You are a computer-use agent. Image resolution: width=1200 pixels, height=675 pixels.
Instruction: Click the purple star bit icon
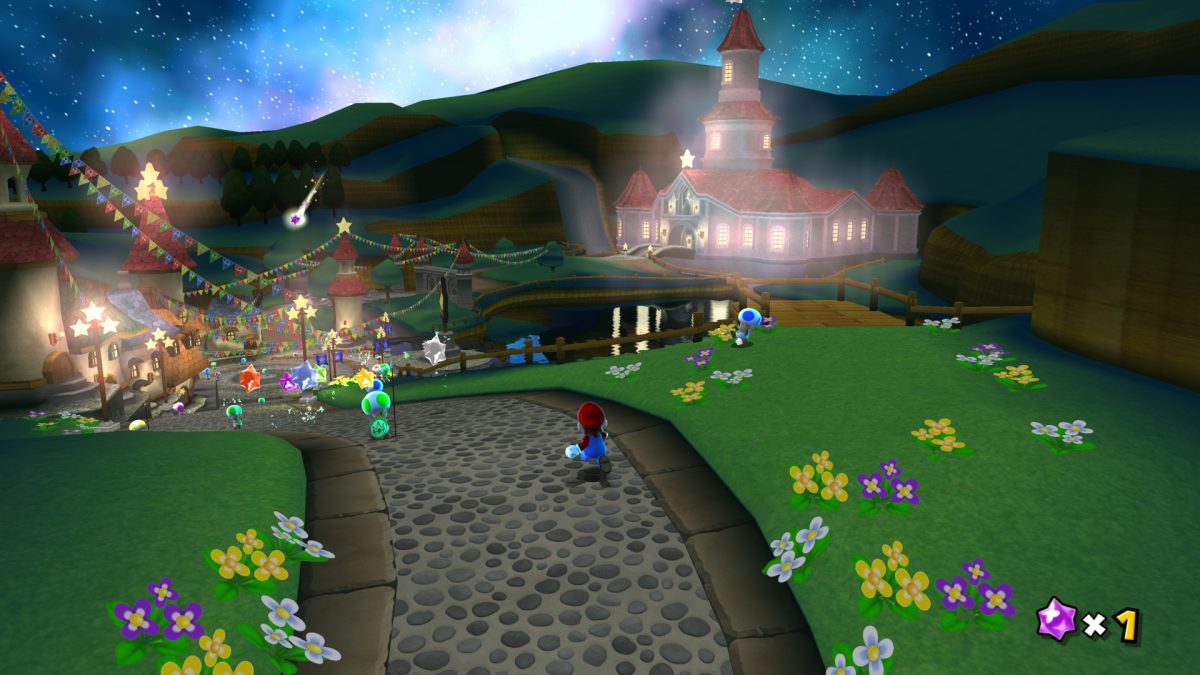click(x=1057, y=619)
